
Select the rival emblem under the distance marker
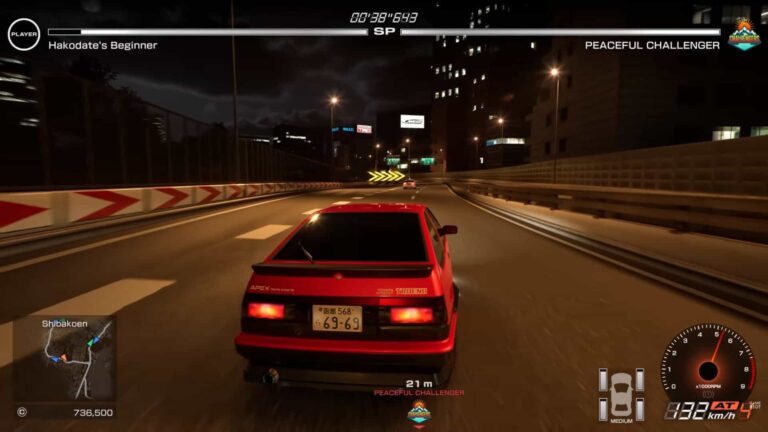(x=418, y=412)
